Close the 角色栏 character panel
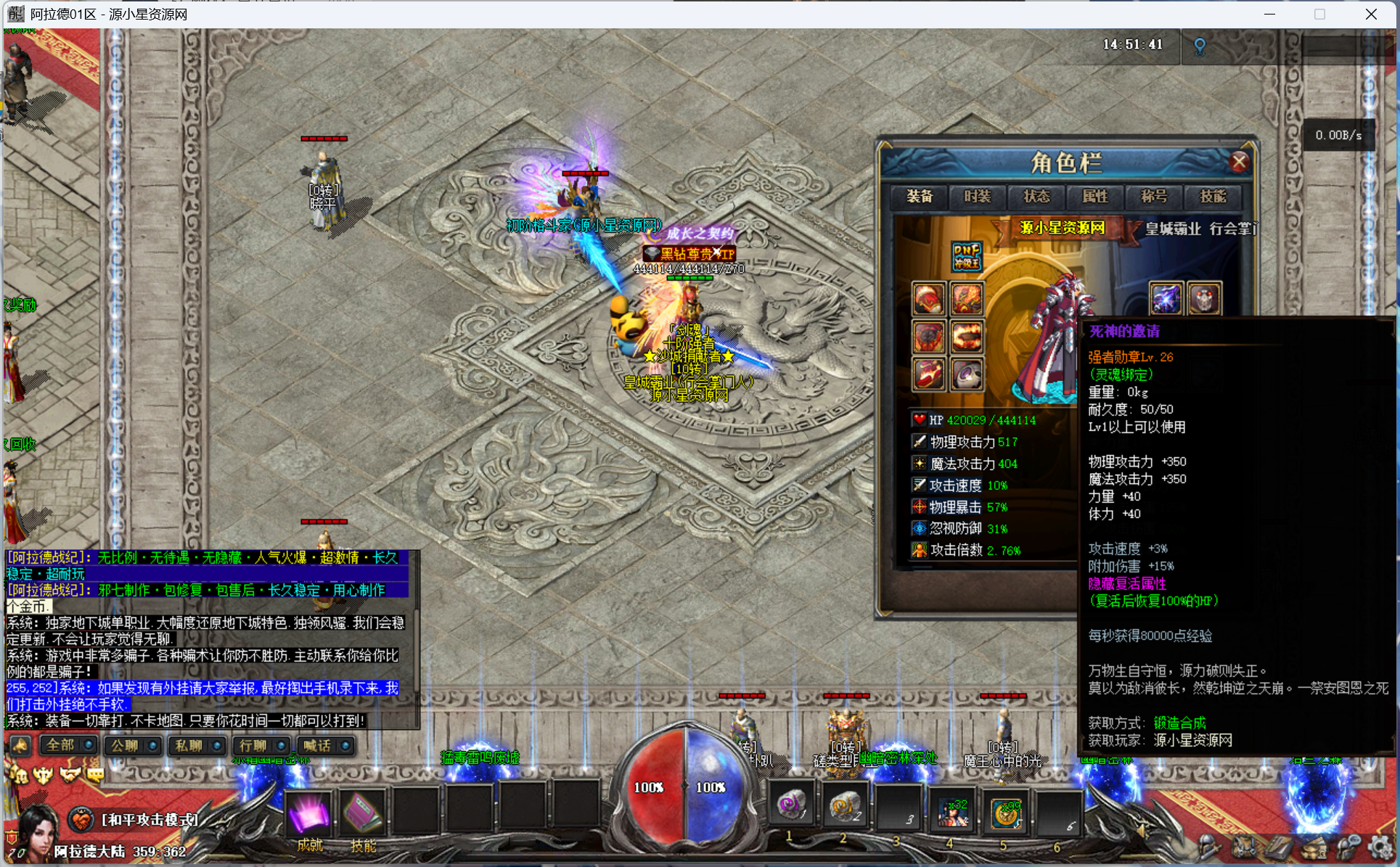This screenshot has width=1400, height=867. point(1239,162)
